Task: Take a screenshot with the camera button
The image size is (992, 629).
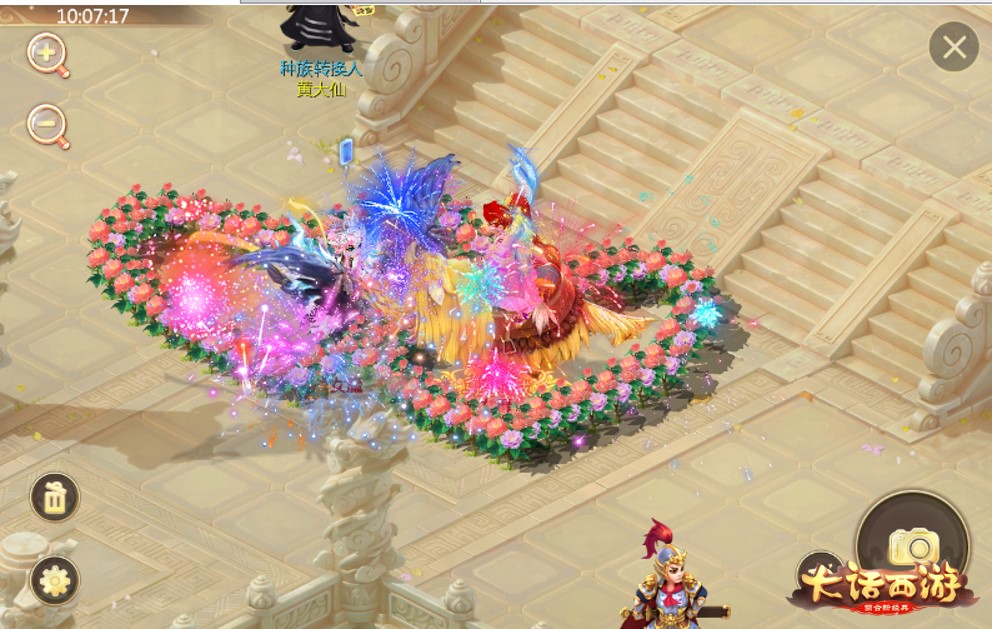Action: click(913, 545)
